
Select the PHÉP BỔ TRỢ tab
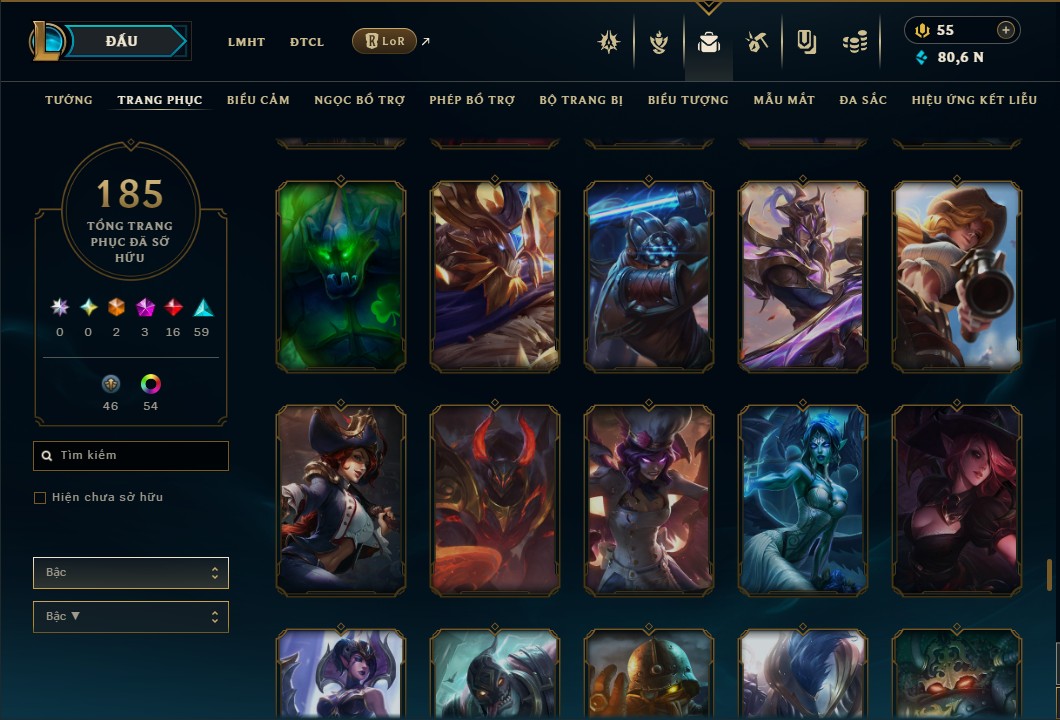472,100
